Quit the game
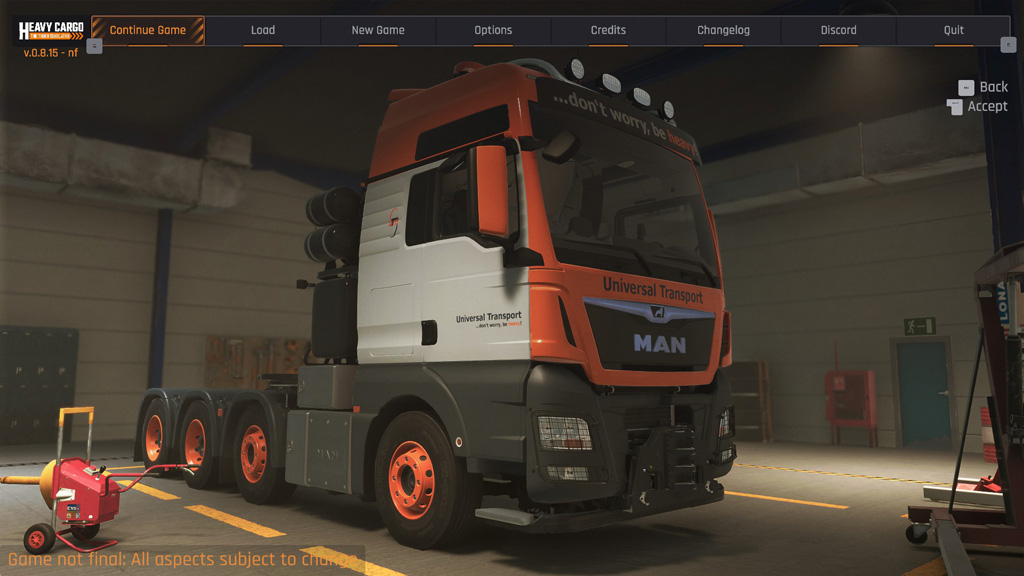The height and width of the screenshot is (576, 1024). 954,30
